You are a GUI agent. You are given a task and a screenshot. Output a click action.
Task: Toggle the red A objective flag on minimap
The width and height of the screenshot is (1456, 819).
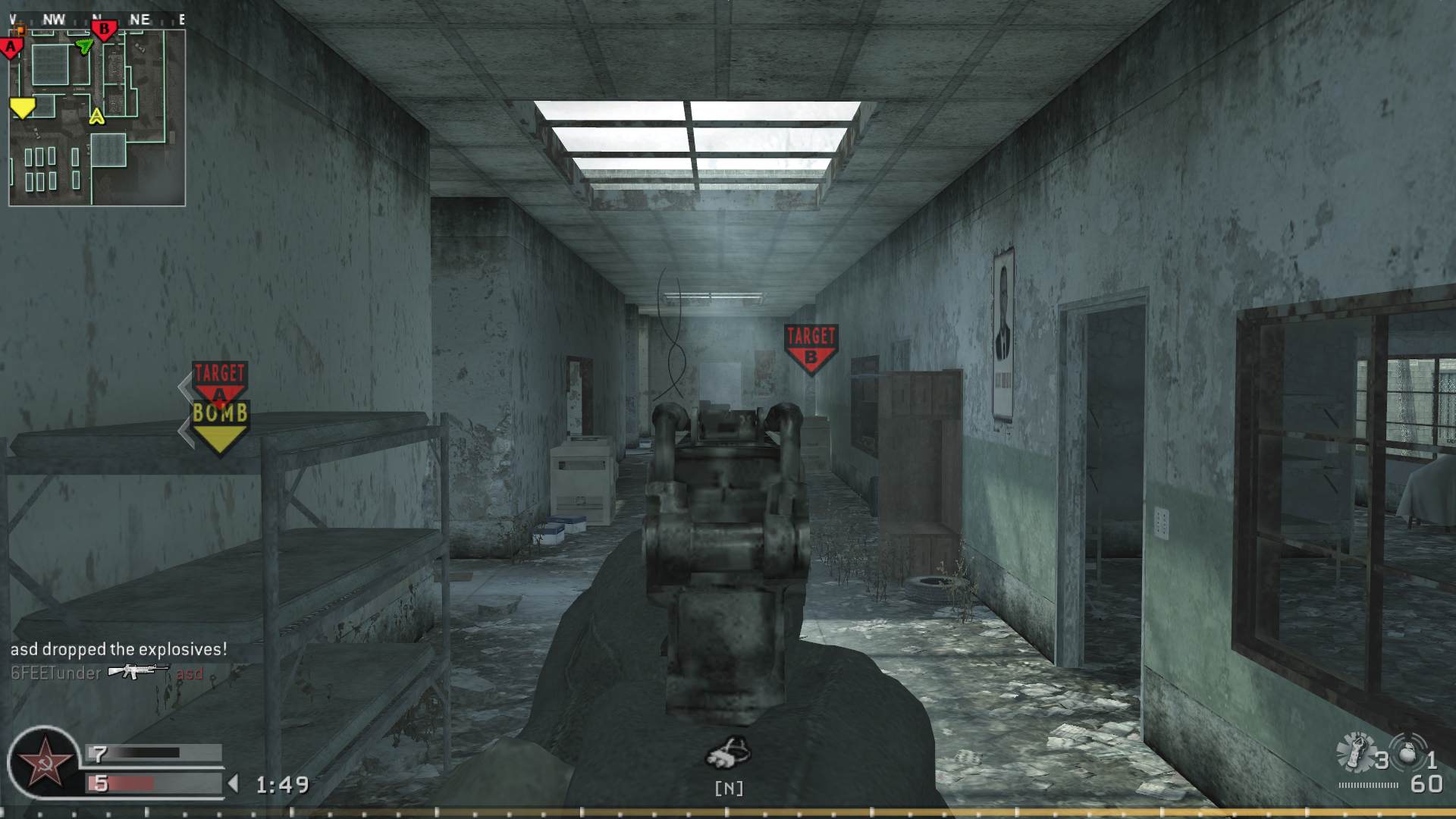[x=10, y=48]
